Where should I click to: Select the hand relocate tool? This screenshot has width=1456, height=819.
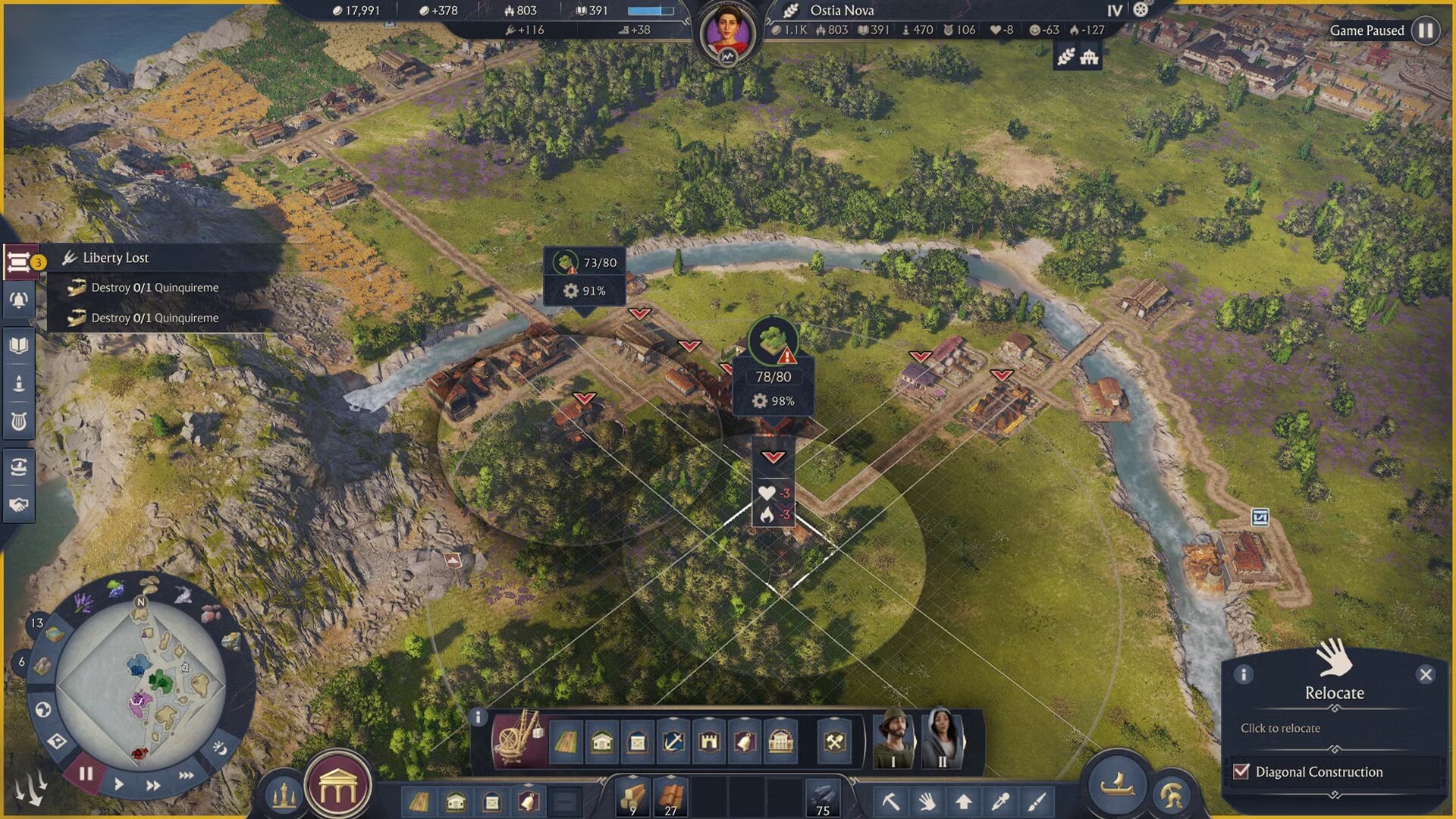tap(927, 802)
